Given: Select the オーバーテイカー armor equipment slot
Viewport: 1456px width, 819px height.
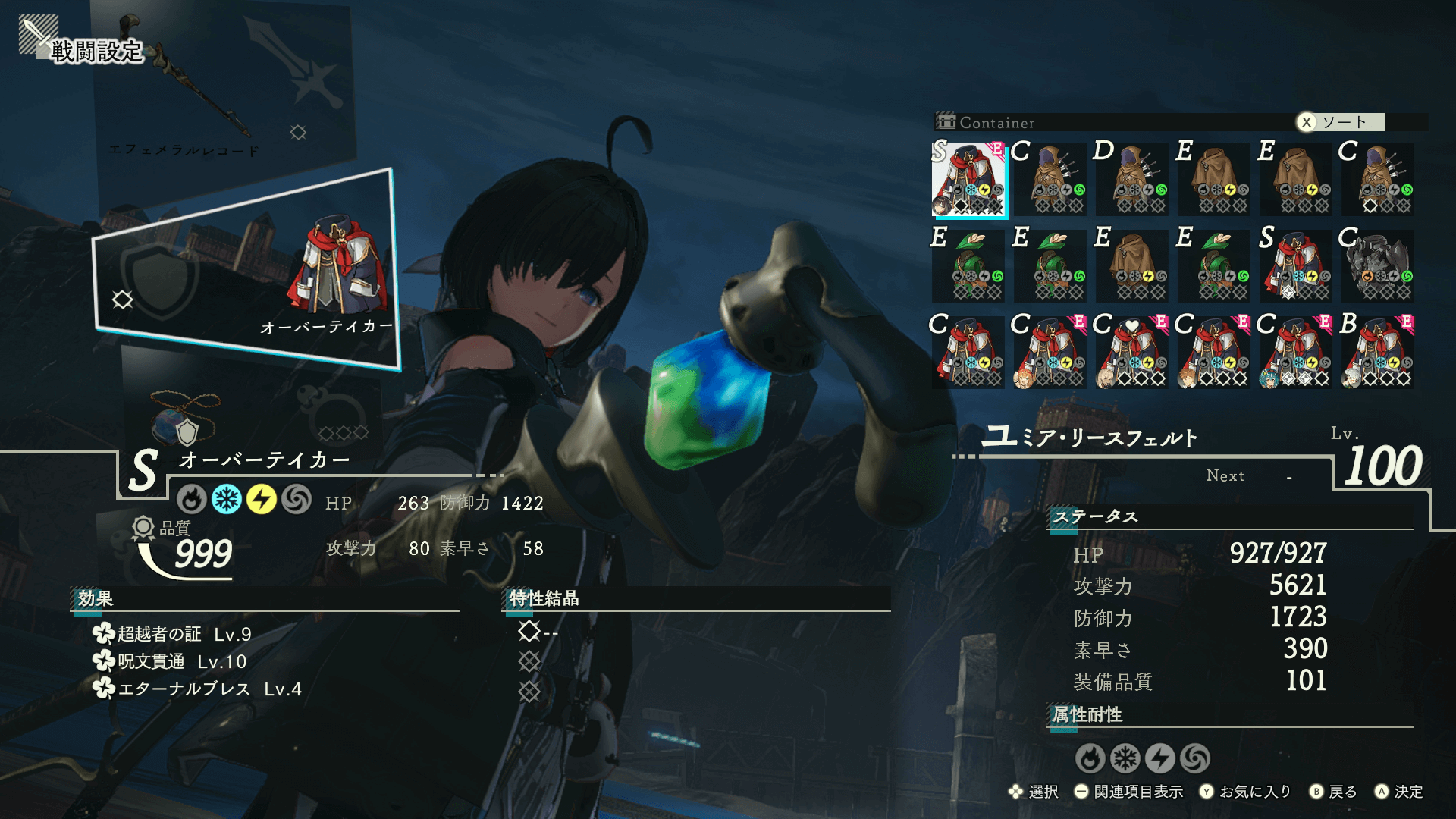Looking at the screenshot, I should coord(246,269).
